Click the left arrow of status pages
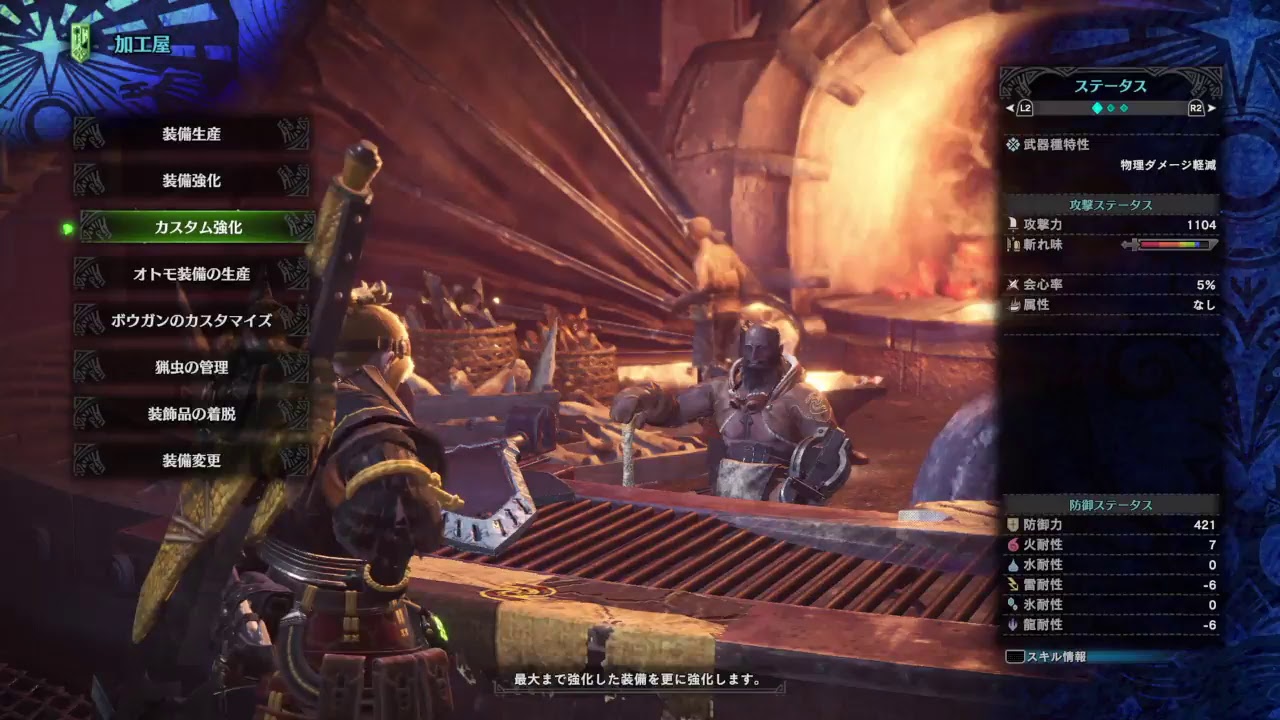Viewport: 1280px width, 720px height. [x=1009, y=108]
